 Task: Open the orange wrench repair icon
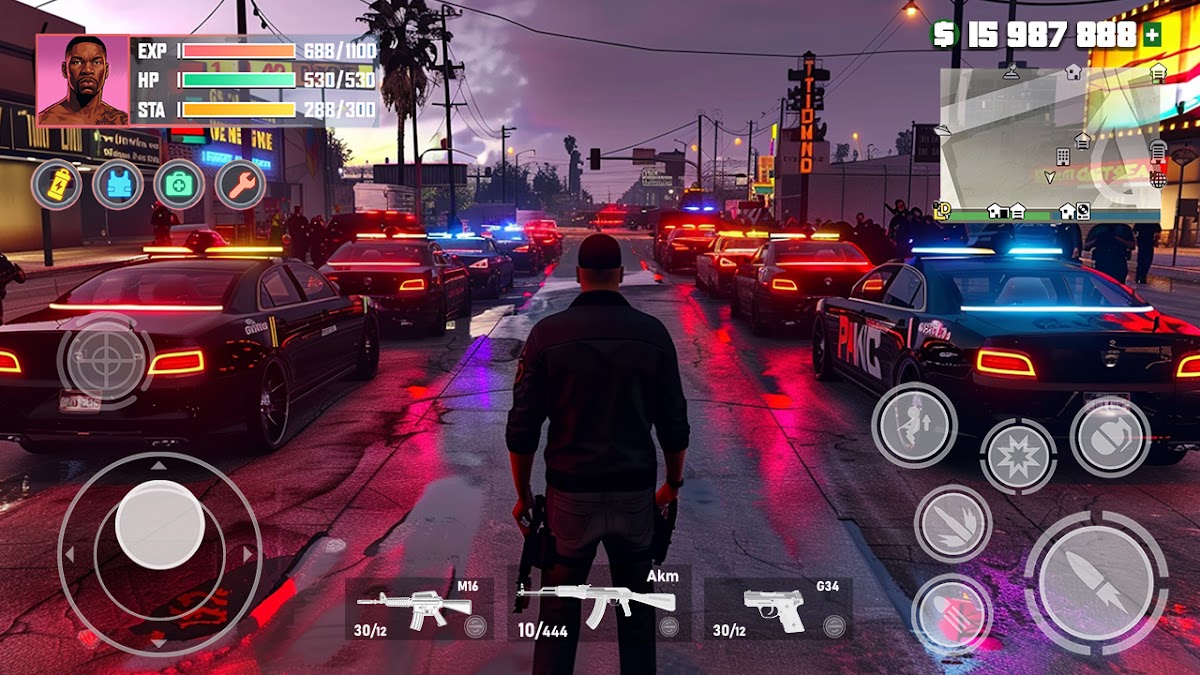tap(240, 185)
